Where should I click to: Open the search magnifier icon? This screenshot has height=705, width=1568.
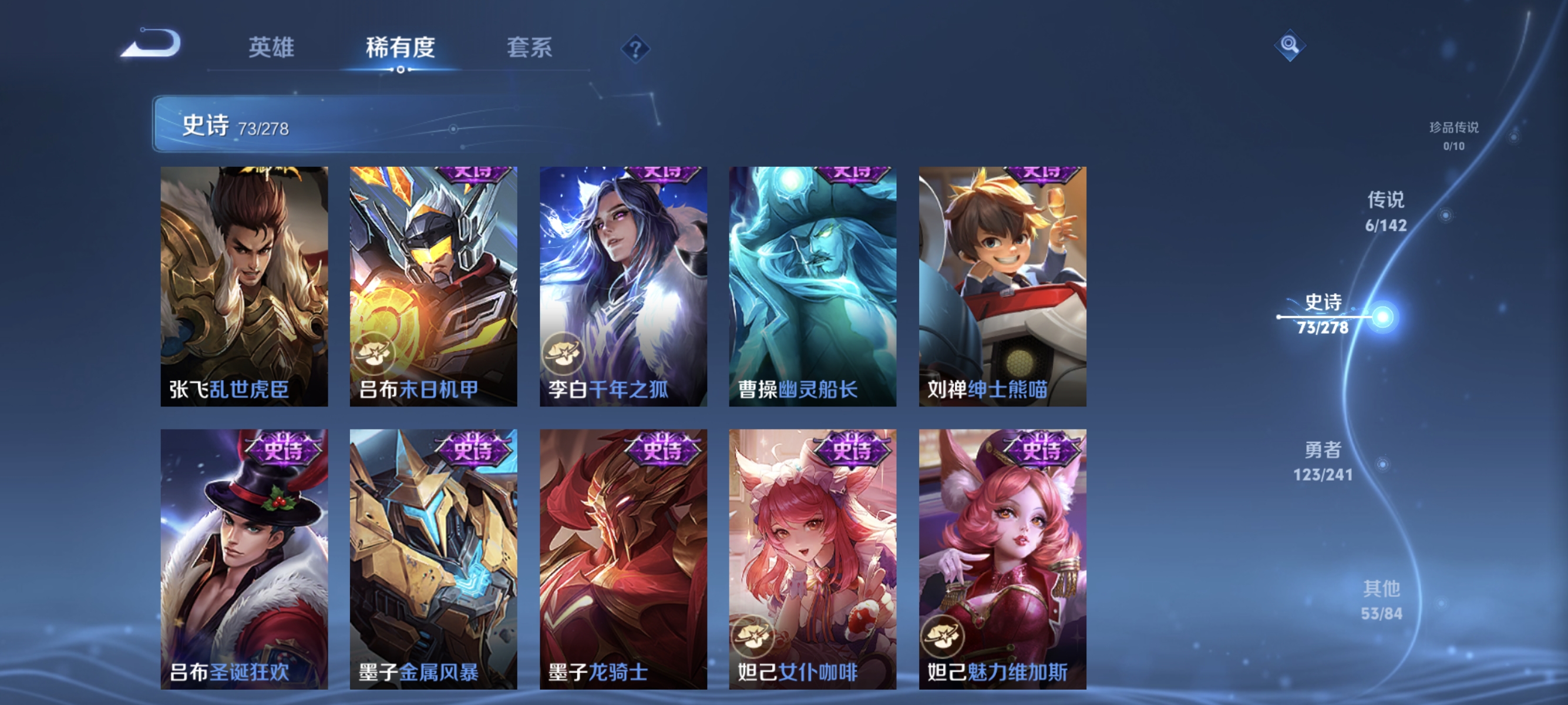point(1290,45)
